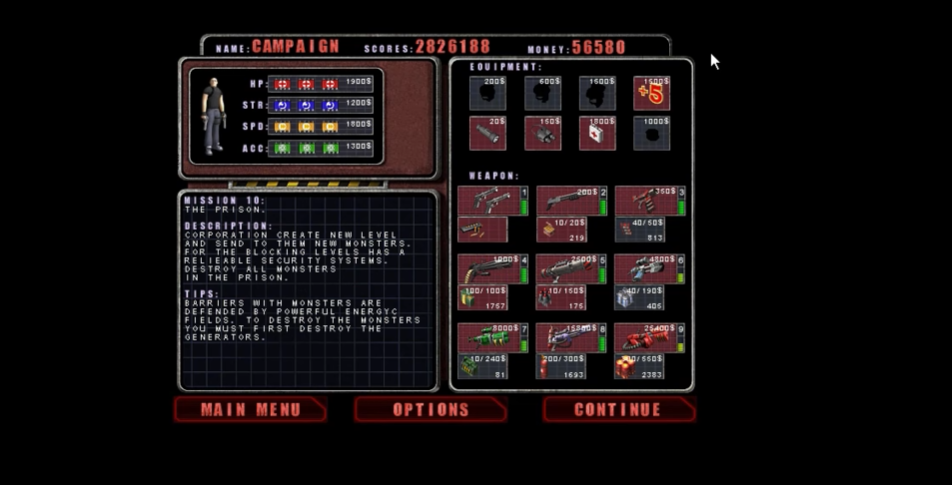Buy the 150$ equipment item
Image resolution: width=952 pixels, height=485 pixels.
coord(542,133)
